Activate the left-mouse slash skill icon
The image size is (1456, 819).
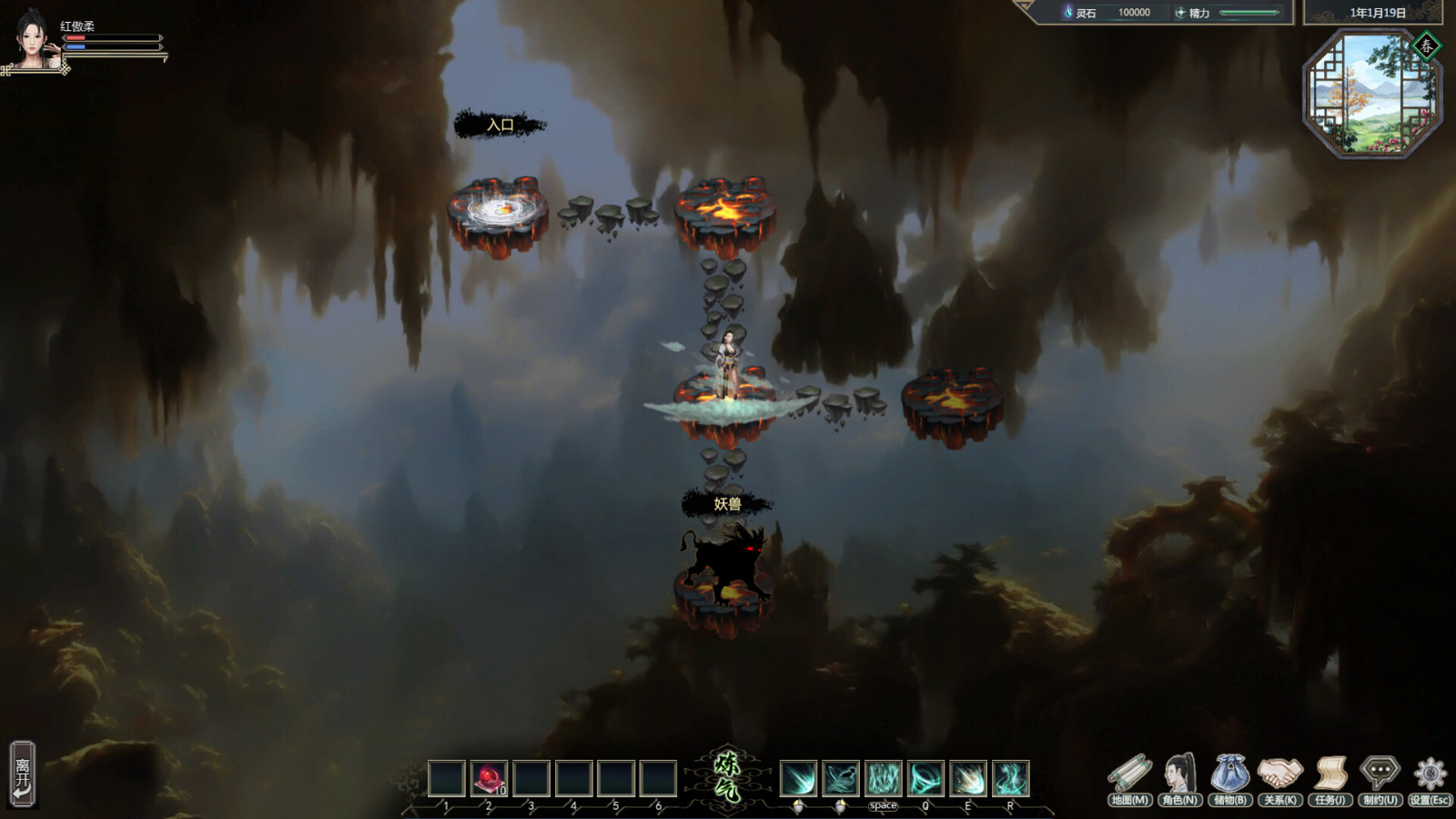pyautogui.click(x=799, y=779)
